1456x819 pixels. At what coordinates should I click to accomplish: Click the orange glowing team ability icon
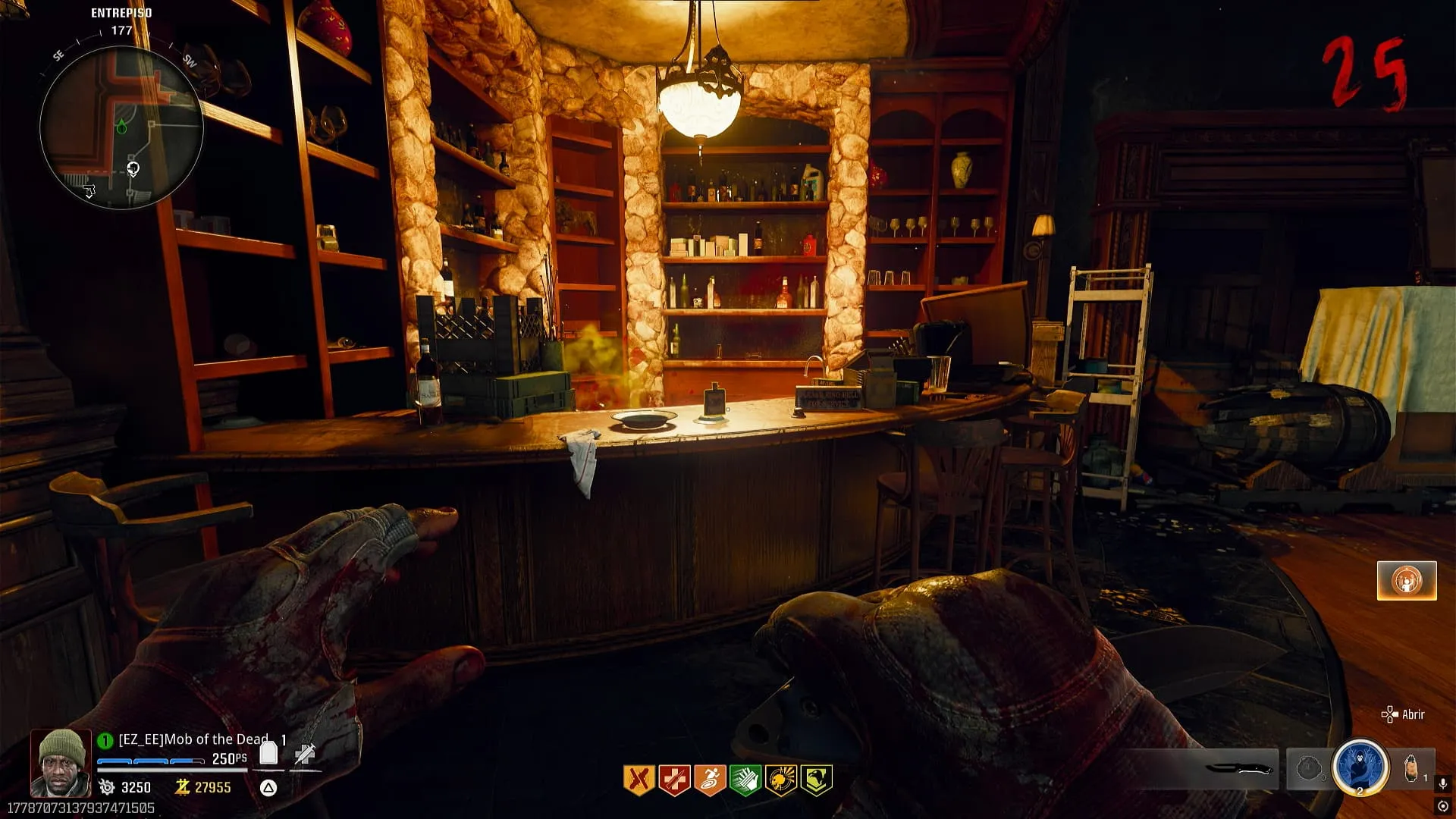click(1407, 581)
